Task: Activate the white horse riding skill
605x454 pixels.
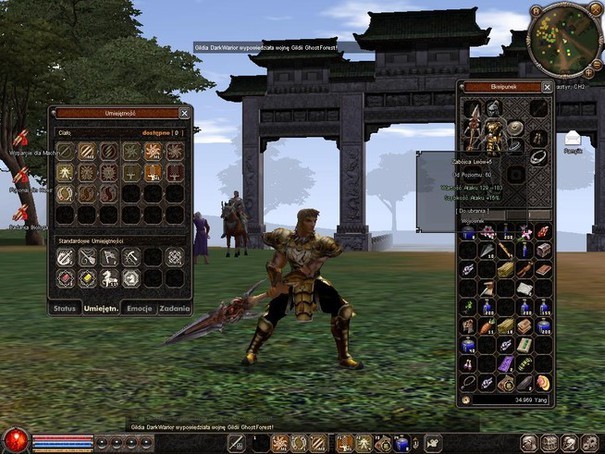Action: (x=109, y=278)
